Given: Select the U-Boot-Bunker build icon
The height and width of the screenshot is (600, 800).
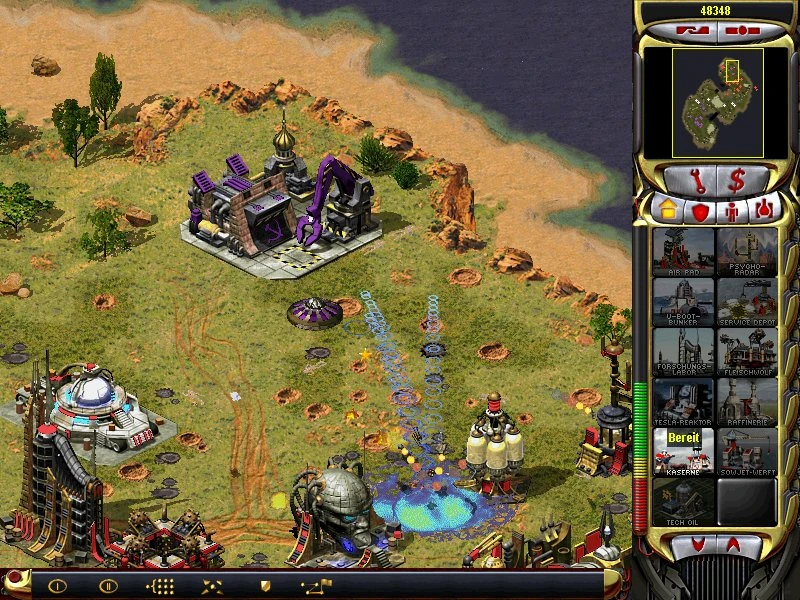Looking at the screenshot, I should (x=683, y=301).
